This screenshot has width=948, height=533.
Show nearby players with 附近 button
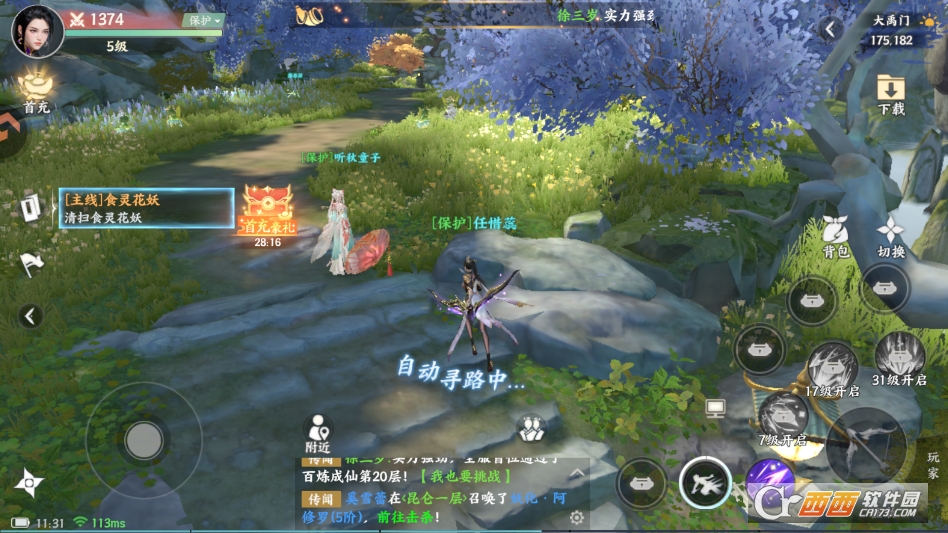pos(318,432)
